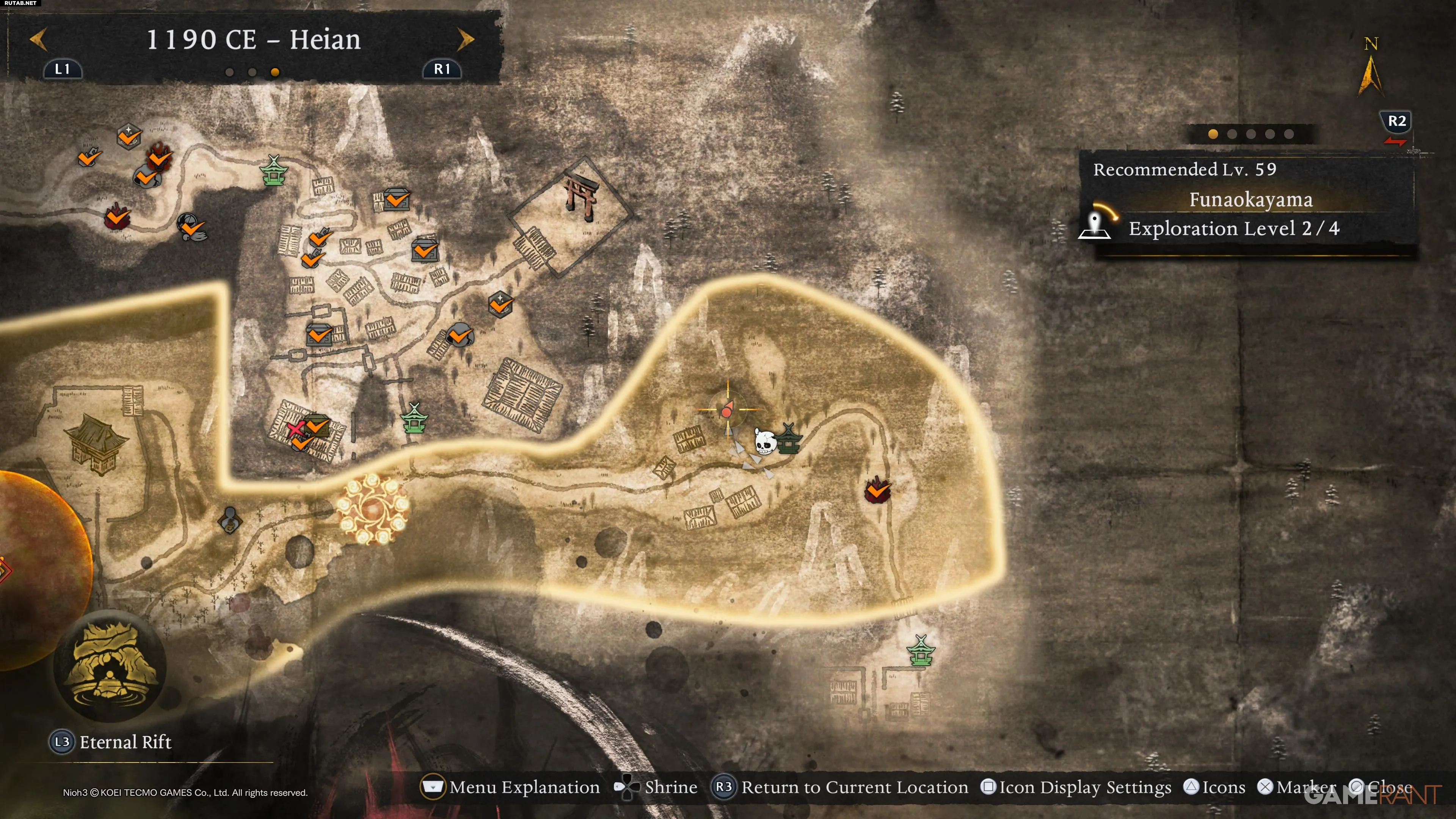Image resolution: width=1456 pixels, height=819 pixels.
Task: Select the pink X marker on the map
Action: point(295,429)
